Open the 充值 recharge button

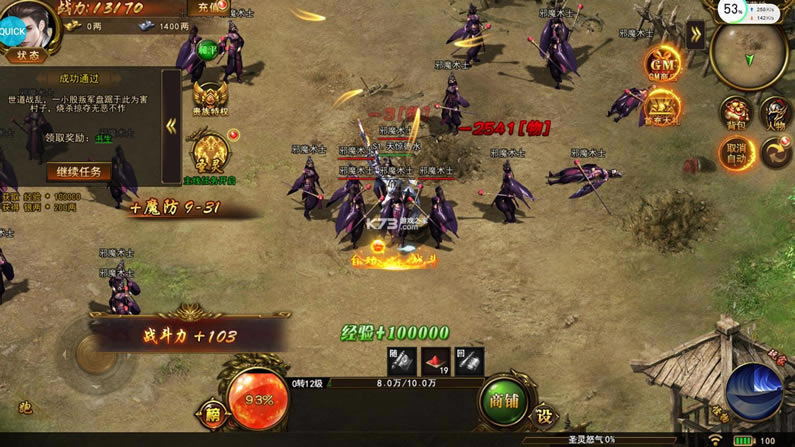pos(209,8)
